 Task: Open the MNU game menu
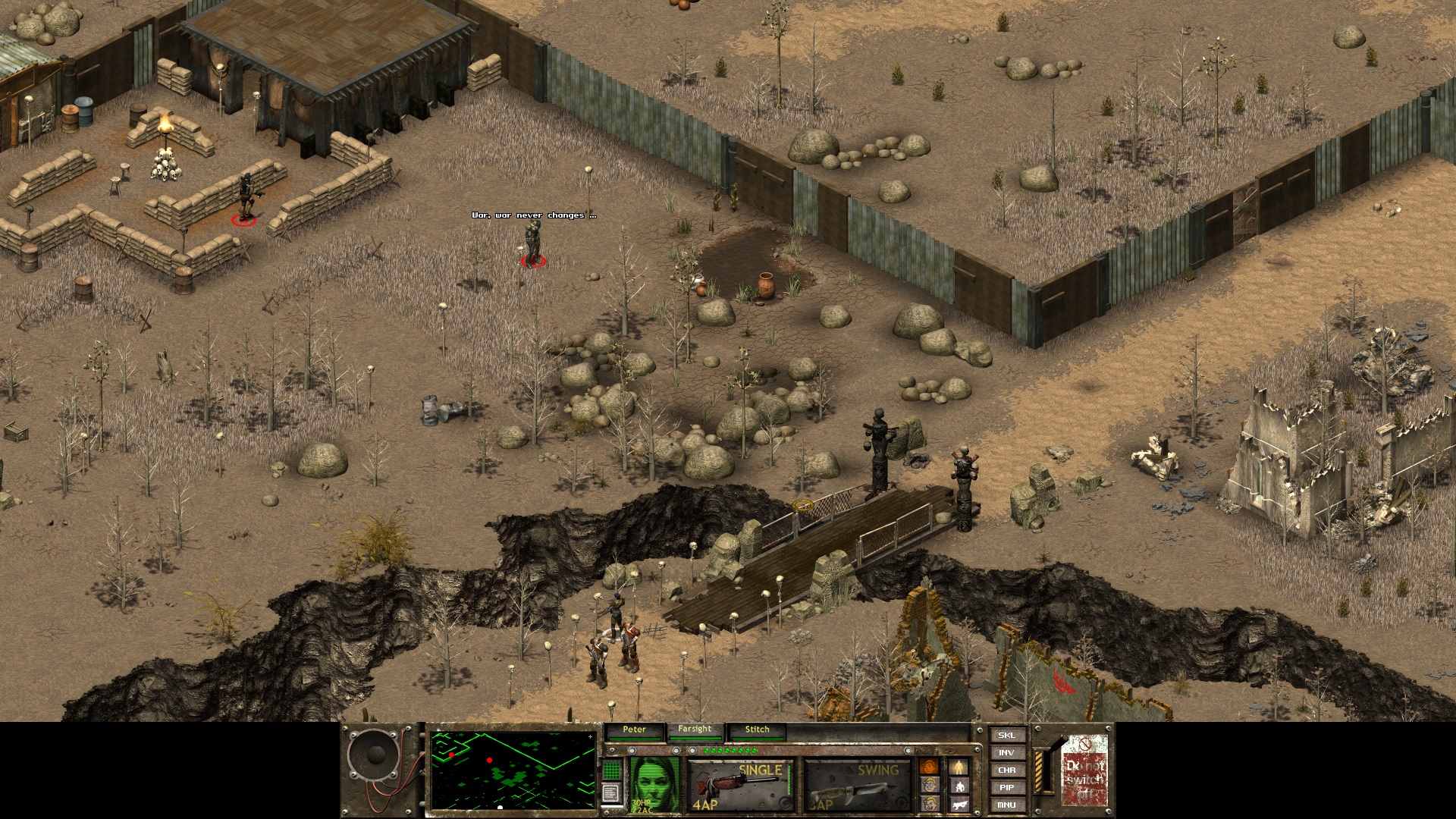(1006, 805)
